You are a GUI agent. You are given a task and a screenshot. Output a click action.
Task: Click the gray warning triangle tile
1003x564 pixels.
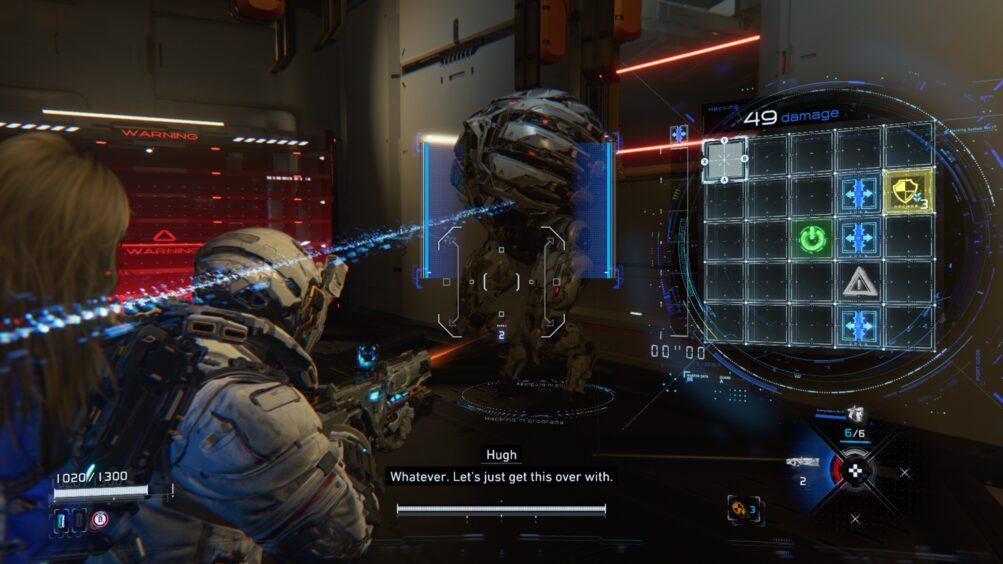tap(859, 283)
